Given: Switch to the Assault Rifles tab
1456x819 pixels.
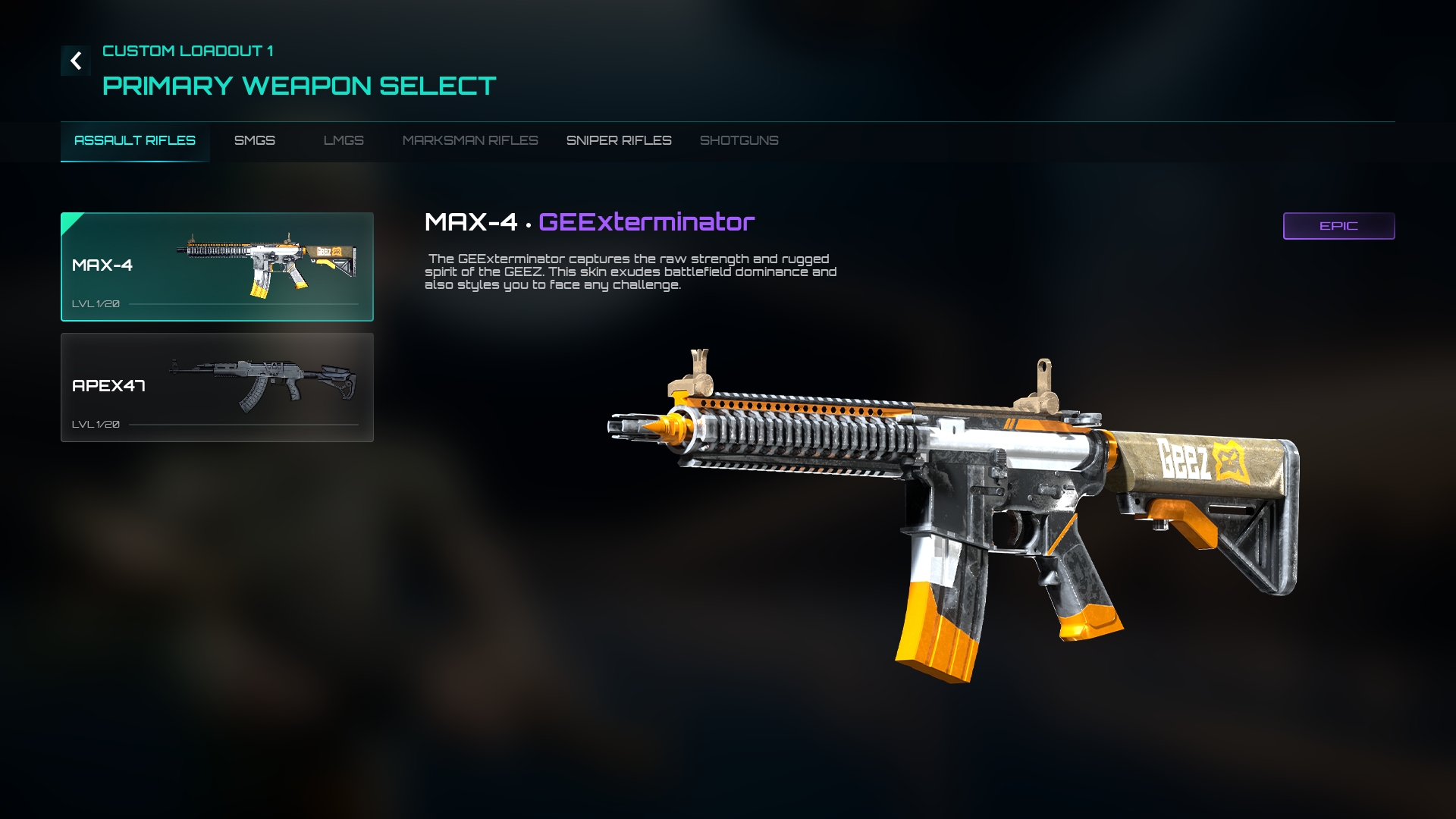Looking at the screenshot, I should 135,141.
